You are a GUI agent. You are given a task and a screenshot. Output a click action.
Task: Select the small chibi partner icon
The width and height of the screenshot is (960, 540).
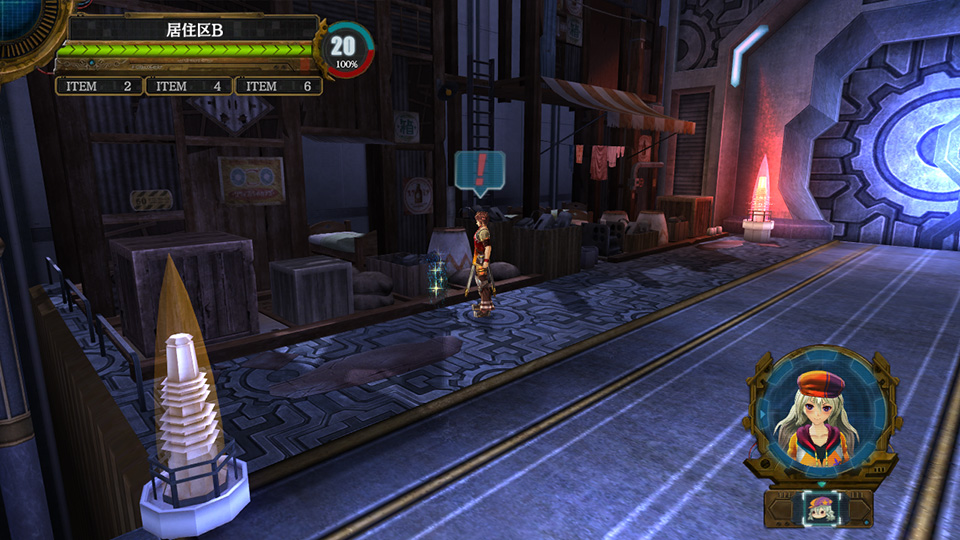pyautogui.click(x=820, y=509)
